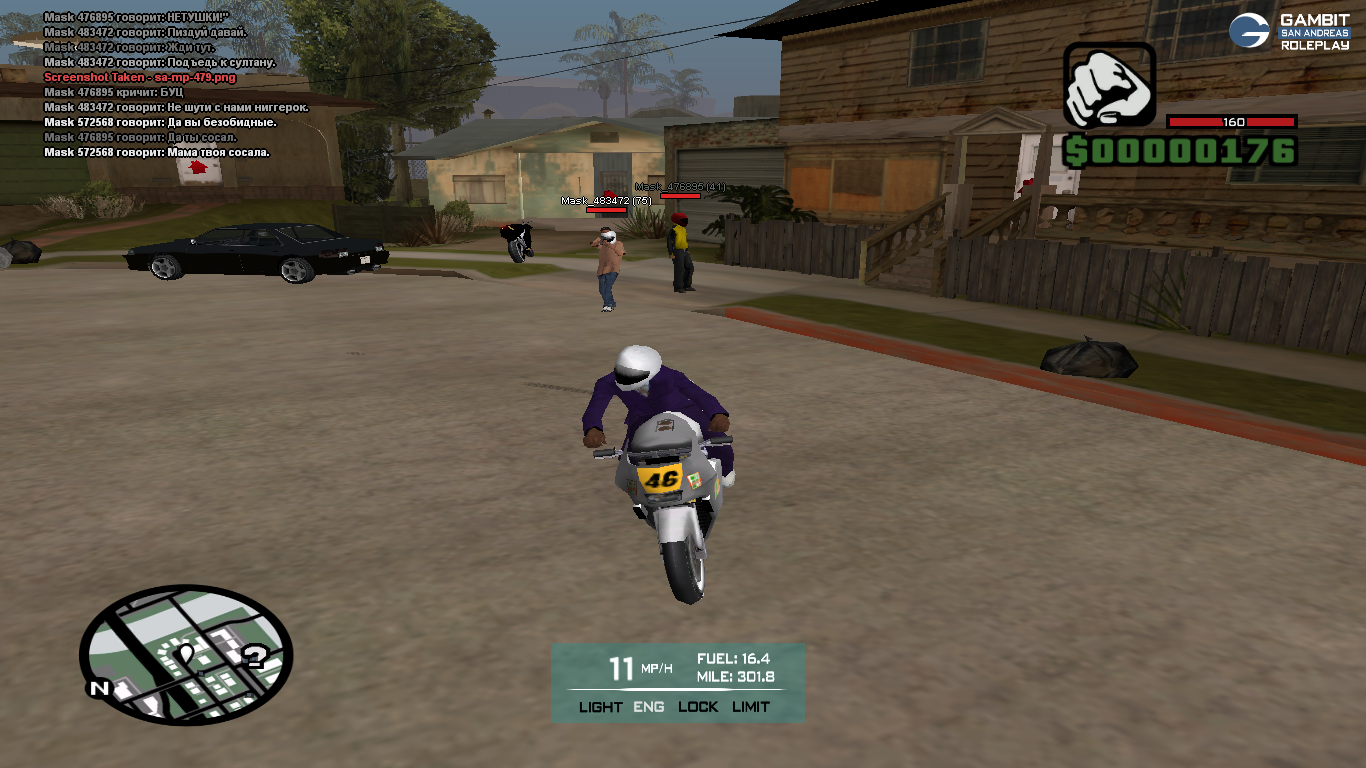Toggle the LIMIT speed limiter indicator
The image size is (1366, 768).
[x=751, y=707]
